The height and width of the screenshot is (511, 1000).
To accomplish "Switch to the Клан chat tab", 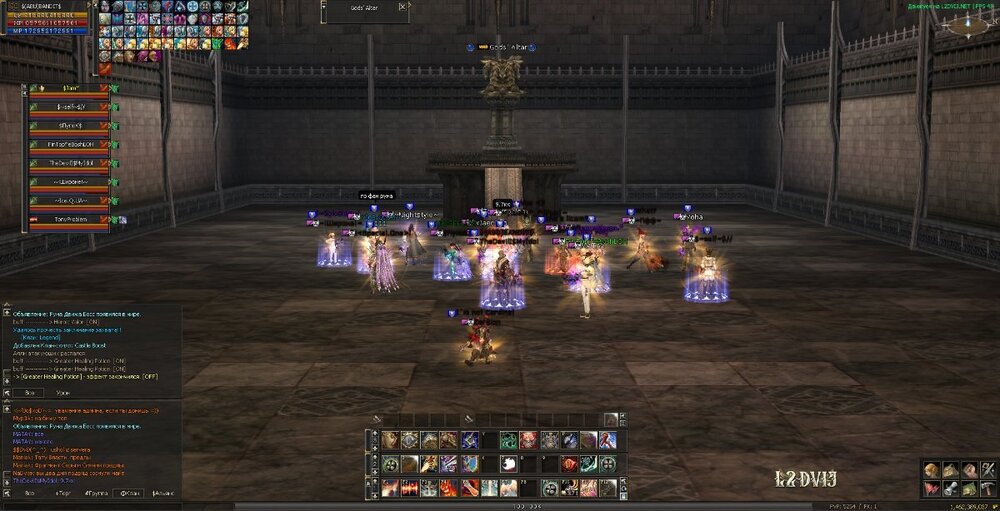I will 130,493.
